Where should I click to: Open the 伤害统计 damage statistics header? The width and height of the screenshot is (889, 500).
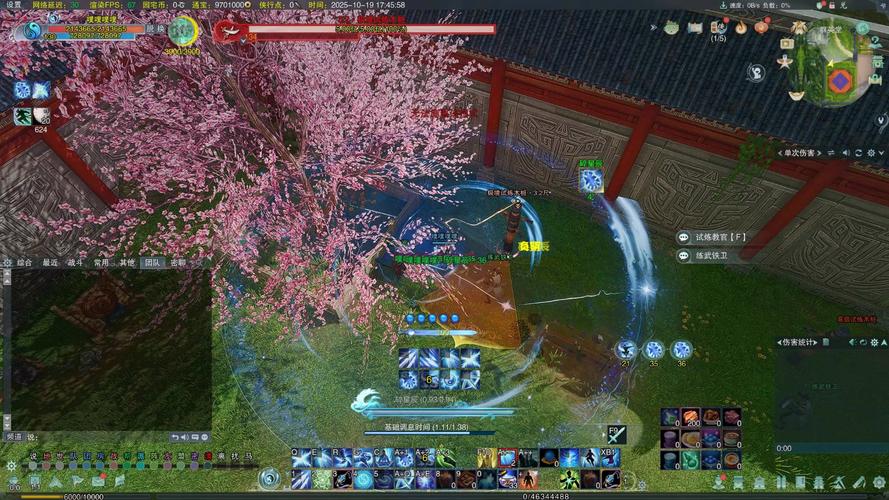[800, 342]
